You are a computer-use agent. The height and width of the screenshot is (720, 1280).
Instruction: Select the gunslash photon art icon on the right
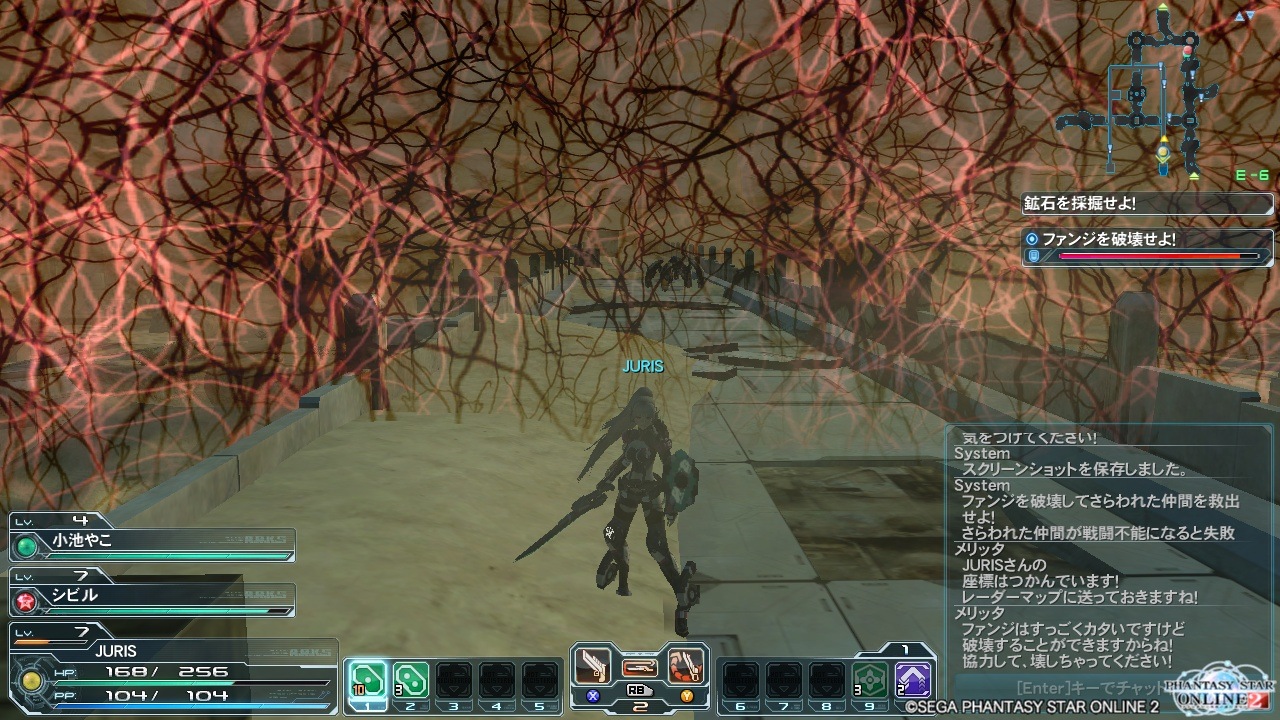pyautogui.click(x=686, y=666)
